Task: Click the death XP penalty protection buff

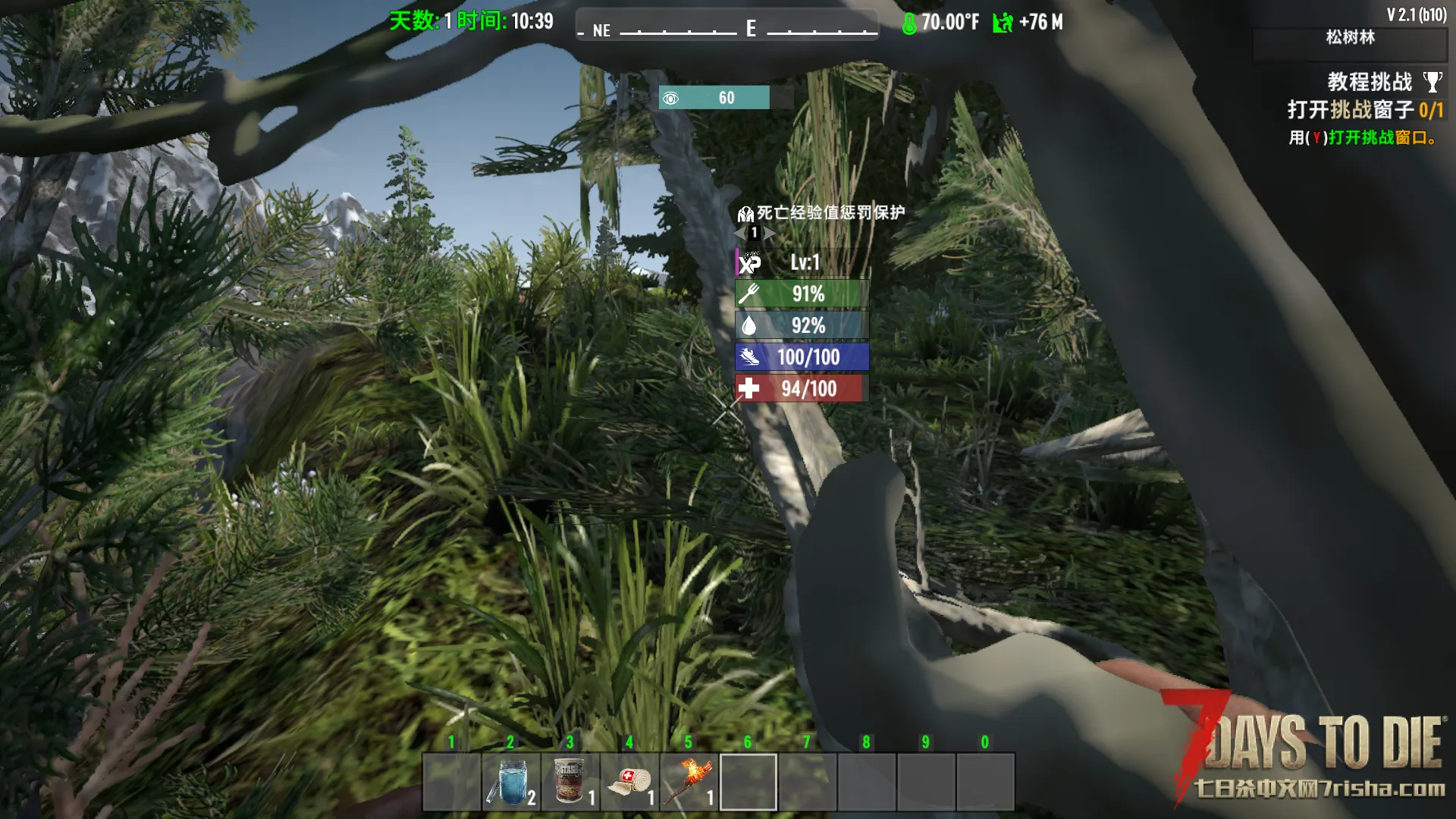Action: (822, 213)
